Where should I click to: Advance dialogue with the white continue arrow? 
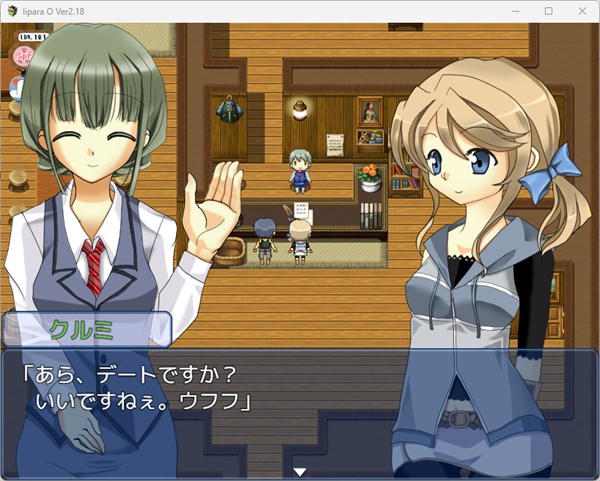click(299, 471)
